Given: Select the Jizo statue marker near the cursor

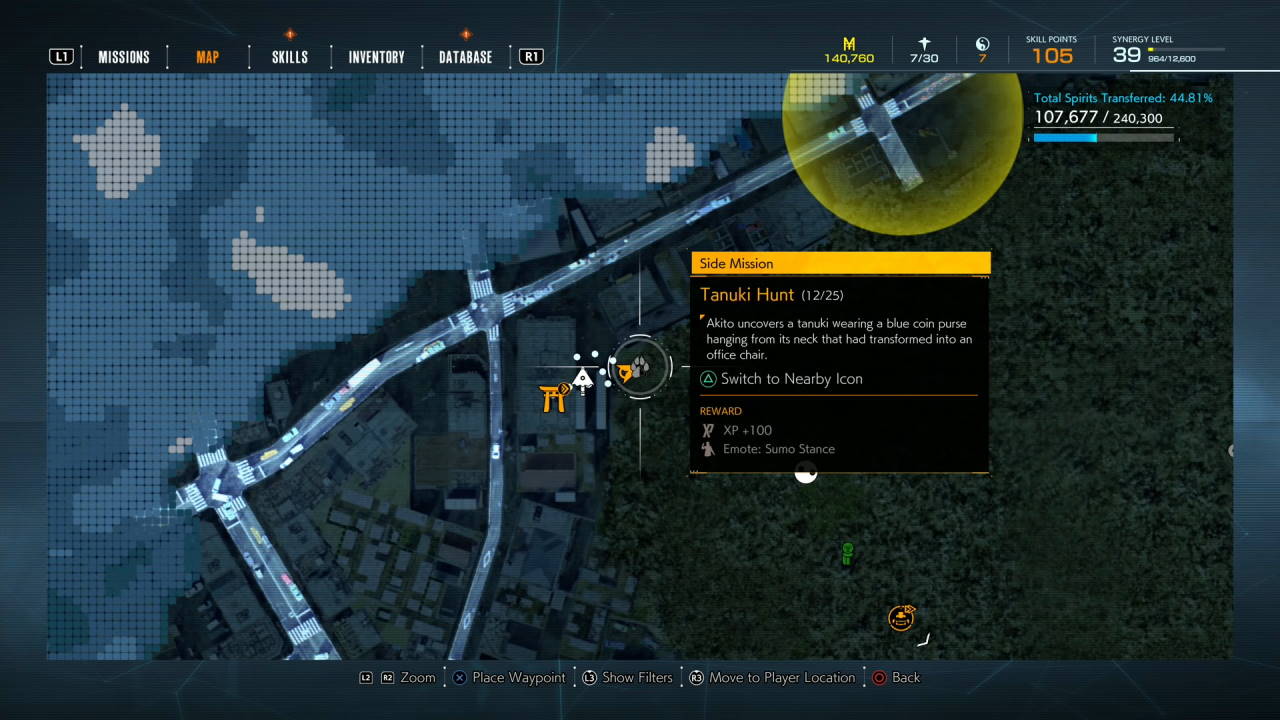Looking at the screenshot, I should (x=583, y=378).
